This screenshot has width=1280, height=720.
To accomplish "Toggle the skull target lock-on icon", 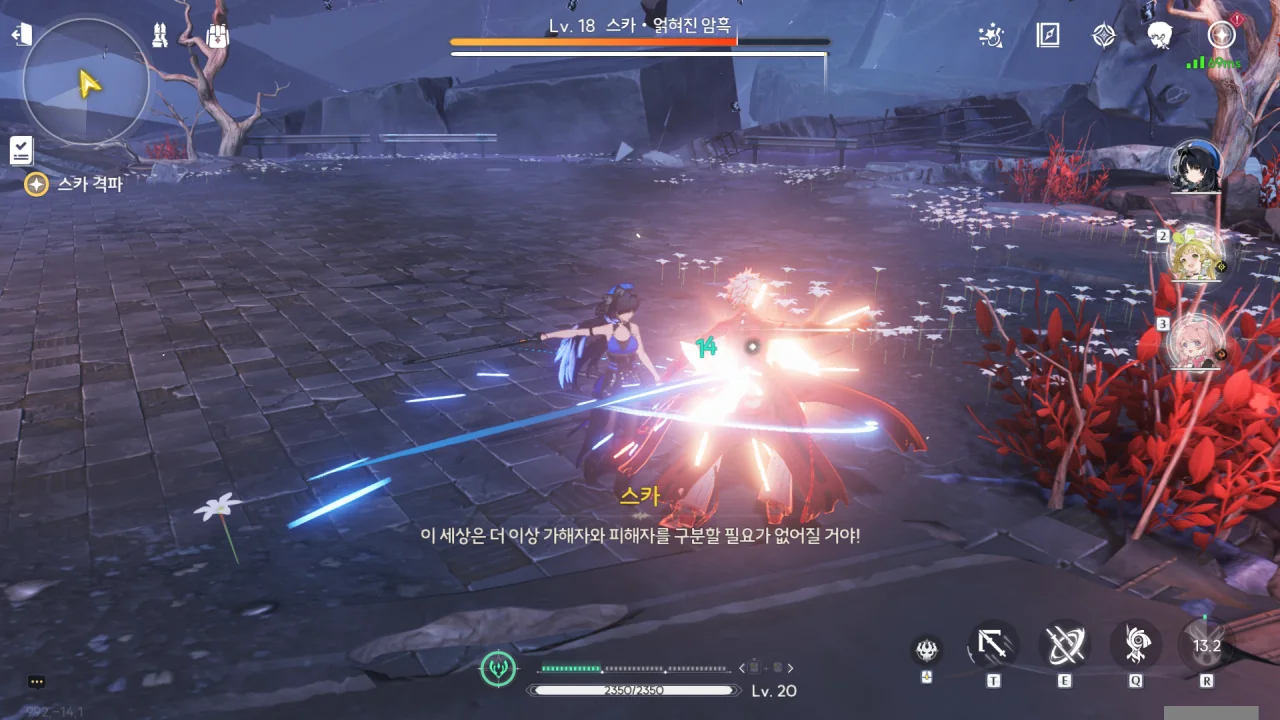I will pos(927,651).
